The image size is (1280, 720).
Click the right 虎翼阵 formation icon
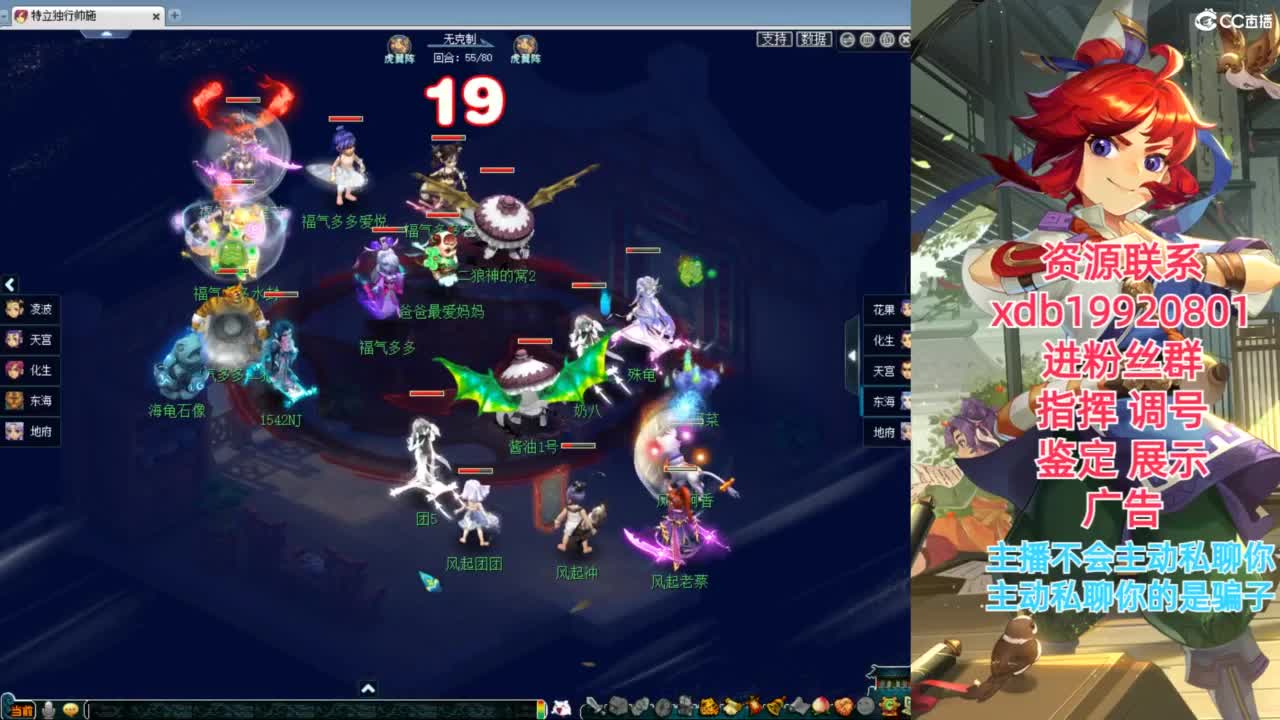524,44
